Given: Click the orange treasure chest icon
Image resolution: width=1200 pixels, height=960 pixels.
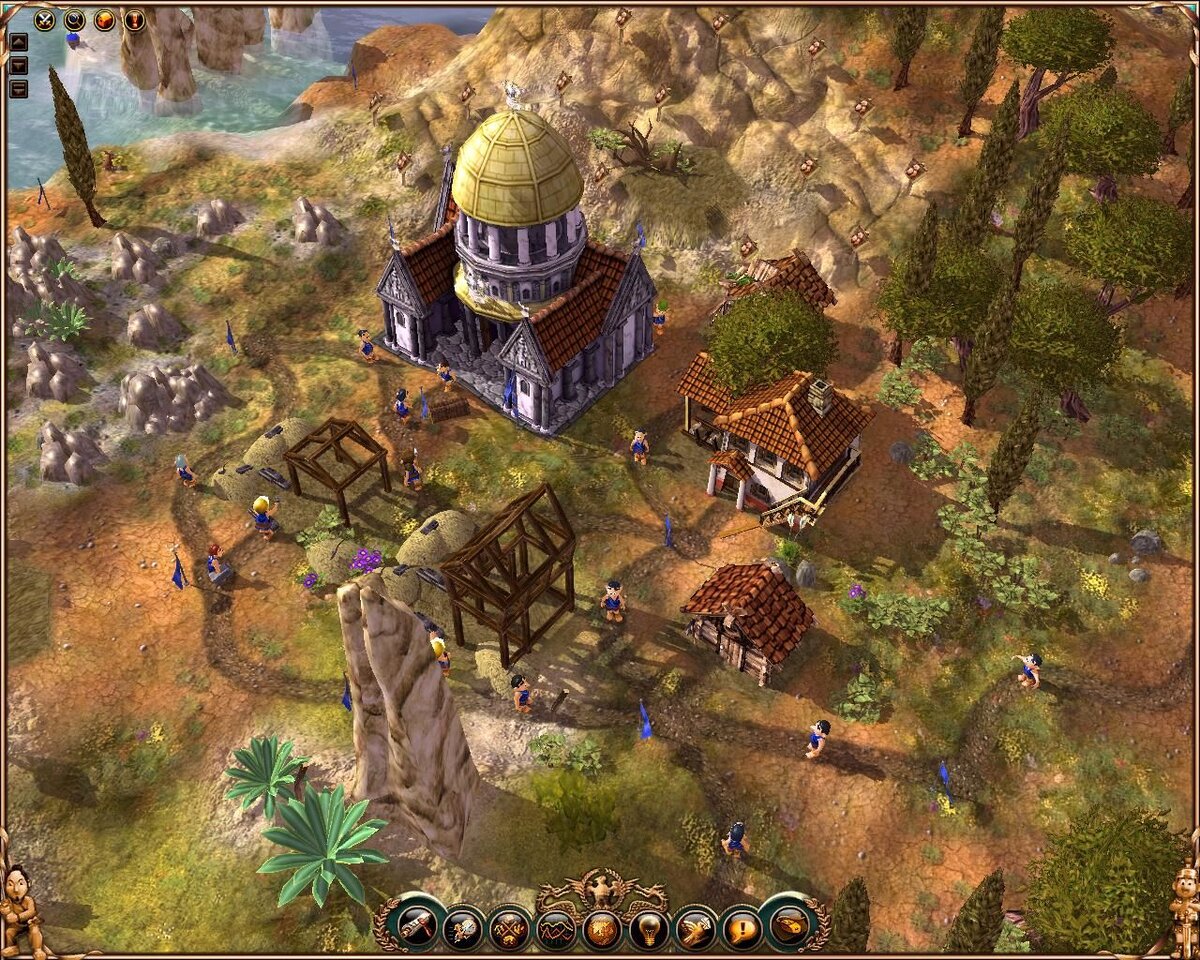Looking at the screenshot, I should (104, 18).
